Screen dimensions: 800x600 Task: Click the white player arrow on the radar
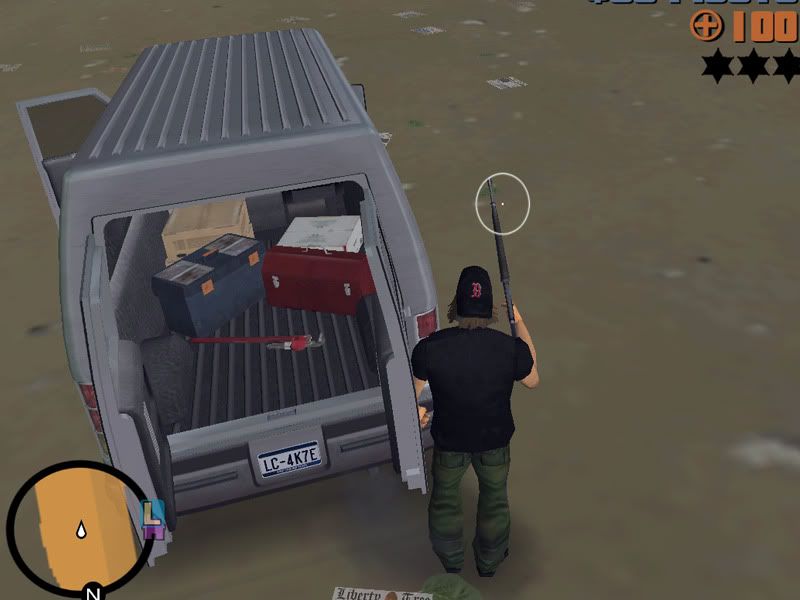click(x=78, y=530)
